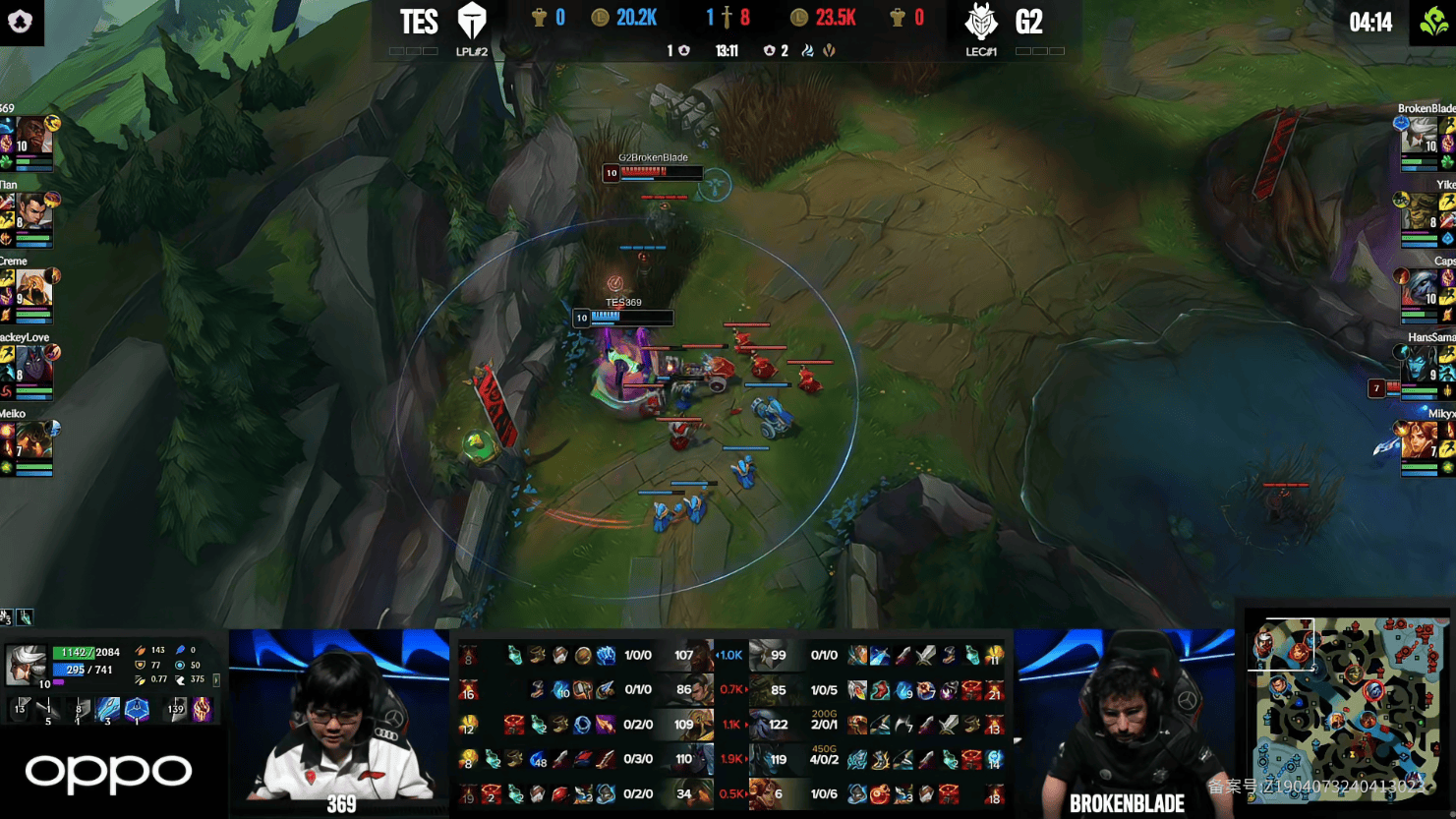Click the selected champion's white-haired portrait
Image resolution: width=1456 pixels, height=819 pixels.
pyautogui.click(x=26, y=666)
